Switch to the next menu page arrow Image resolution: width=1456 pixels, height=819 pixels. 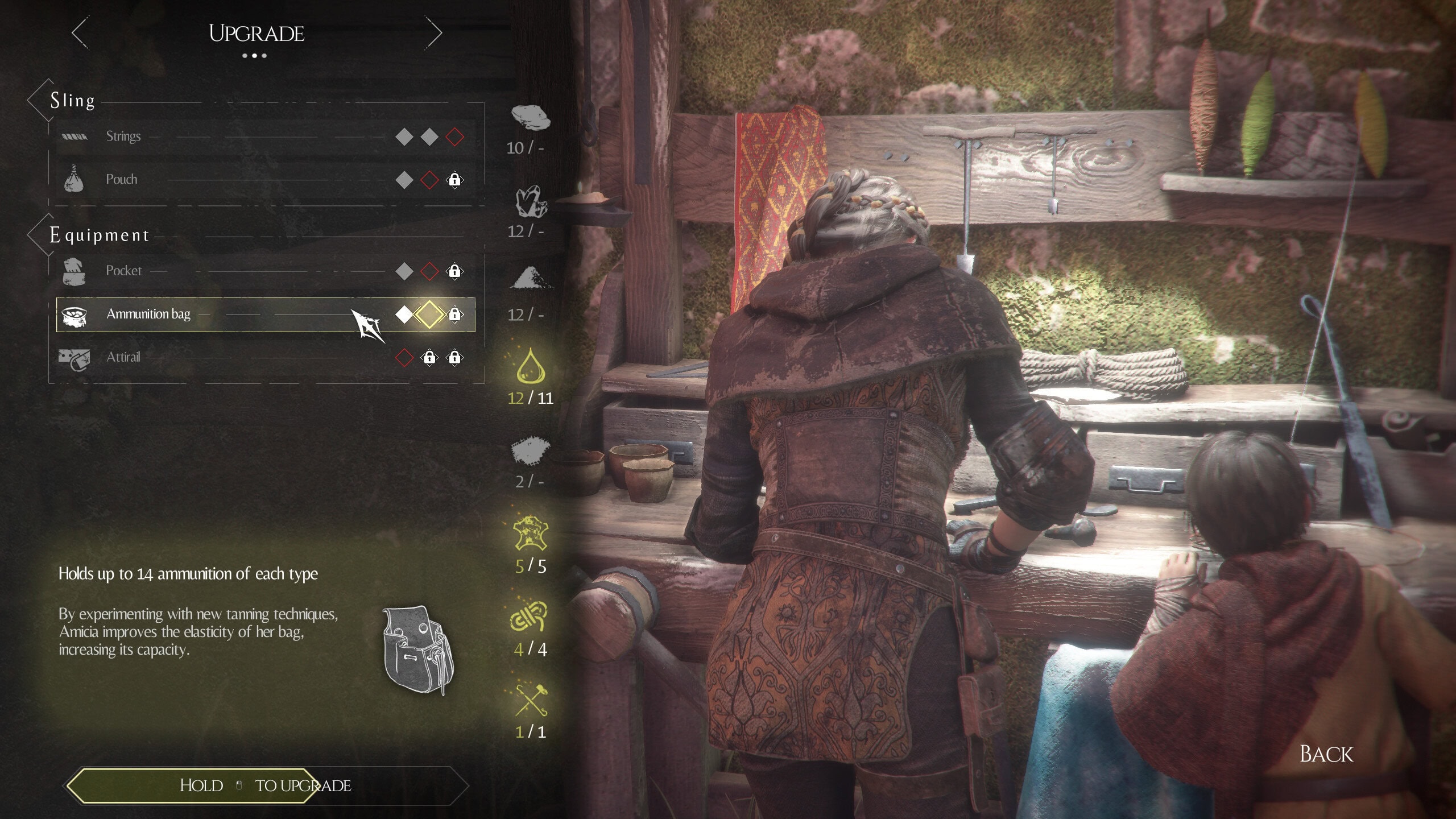click(x=434, y=33)
